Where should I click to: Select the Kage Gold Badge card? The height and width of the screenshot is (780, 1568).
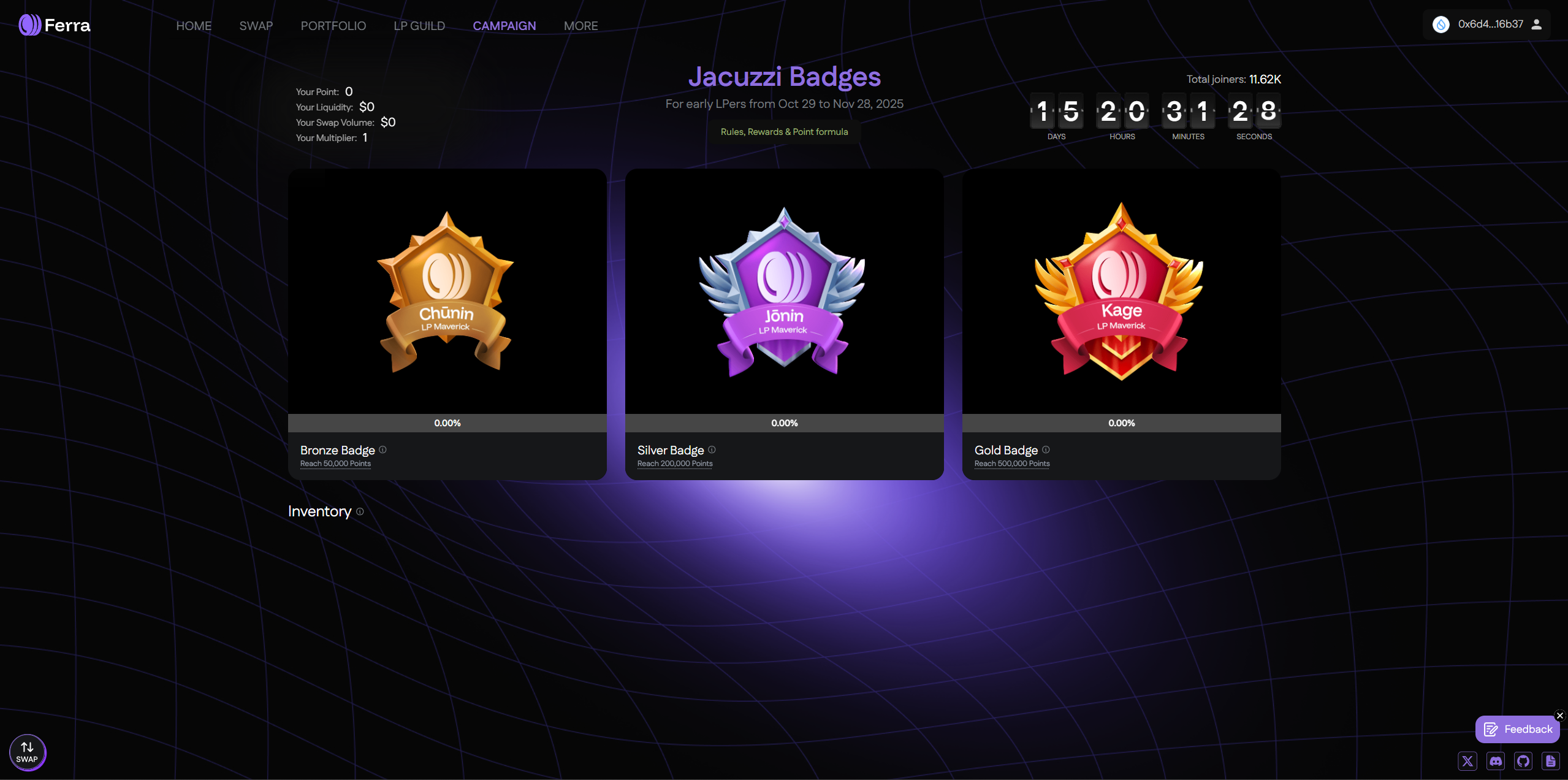(x=1121, y=292)
